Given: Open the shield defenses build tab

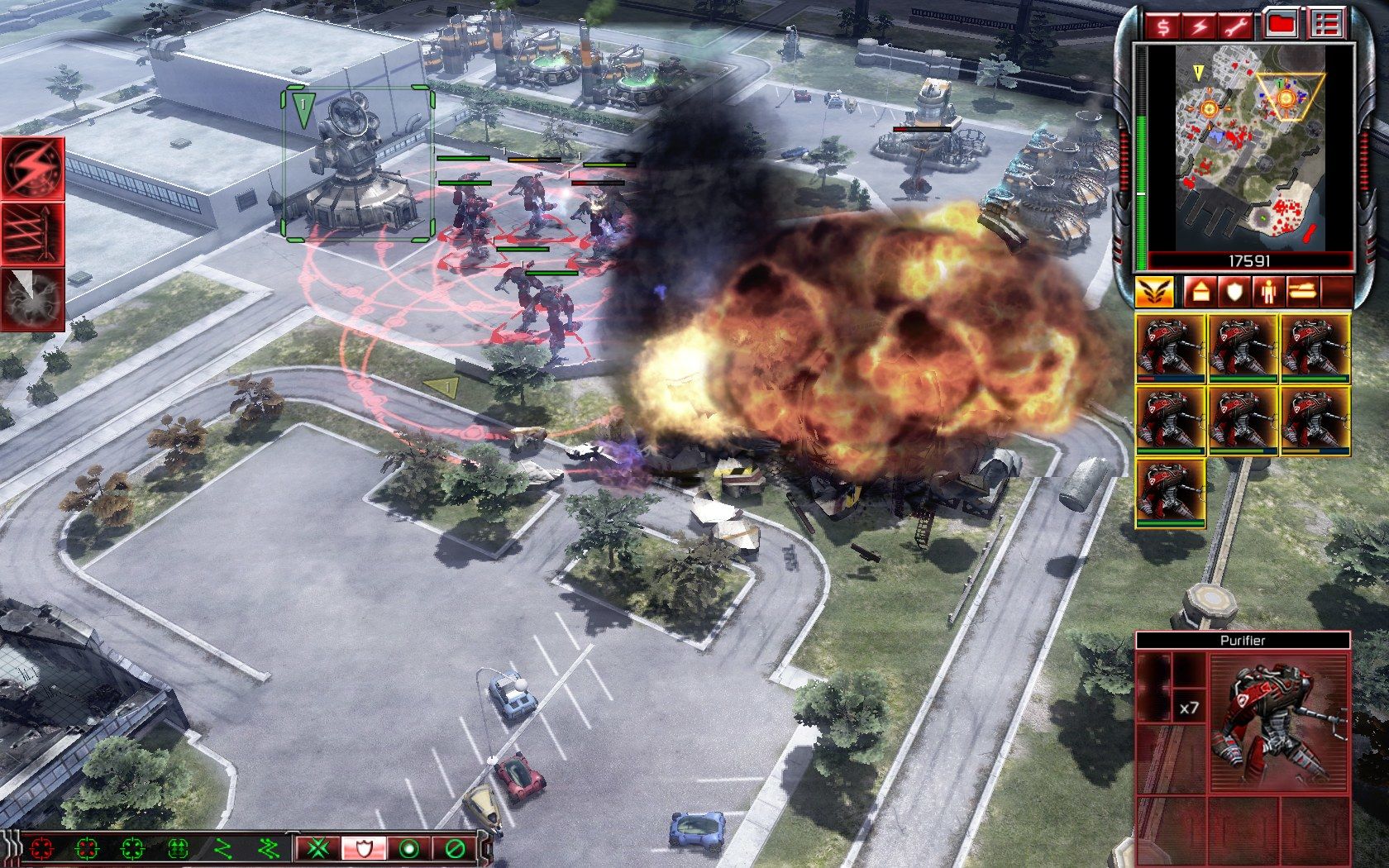Looking at the screenshot, I should [1234, 291].
